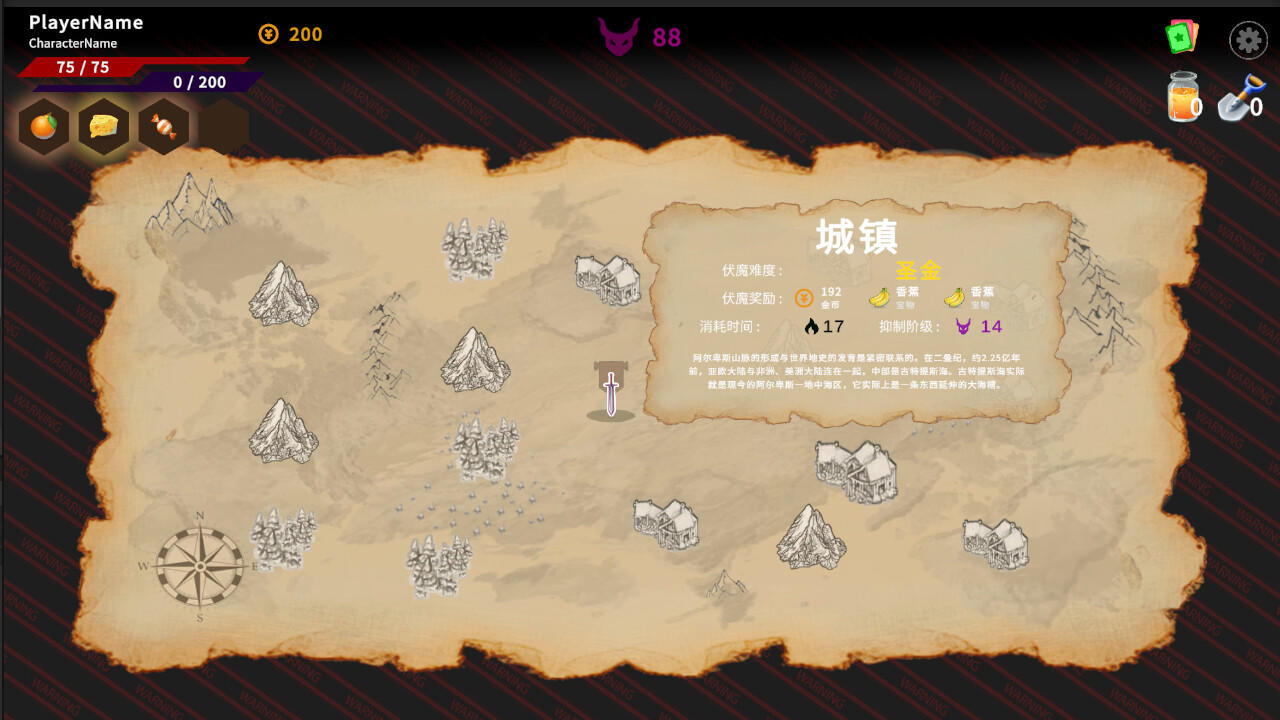Click the juice jar resource counter
The height and width of the screenshot is (720, 1280).
pos(1184,95)
